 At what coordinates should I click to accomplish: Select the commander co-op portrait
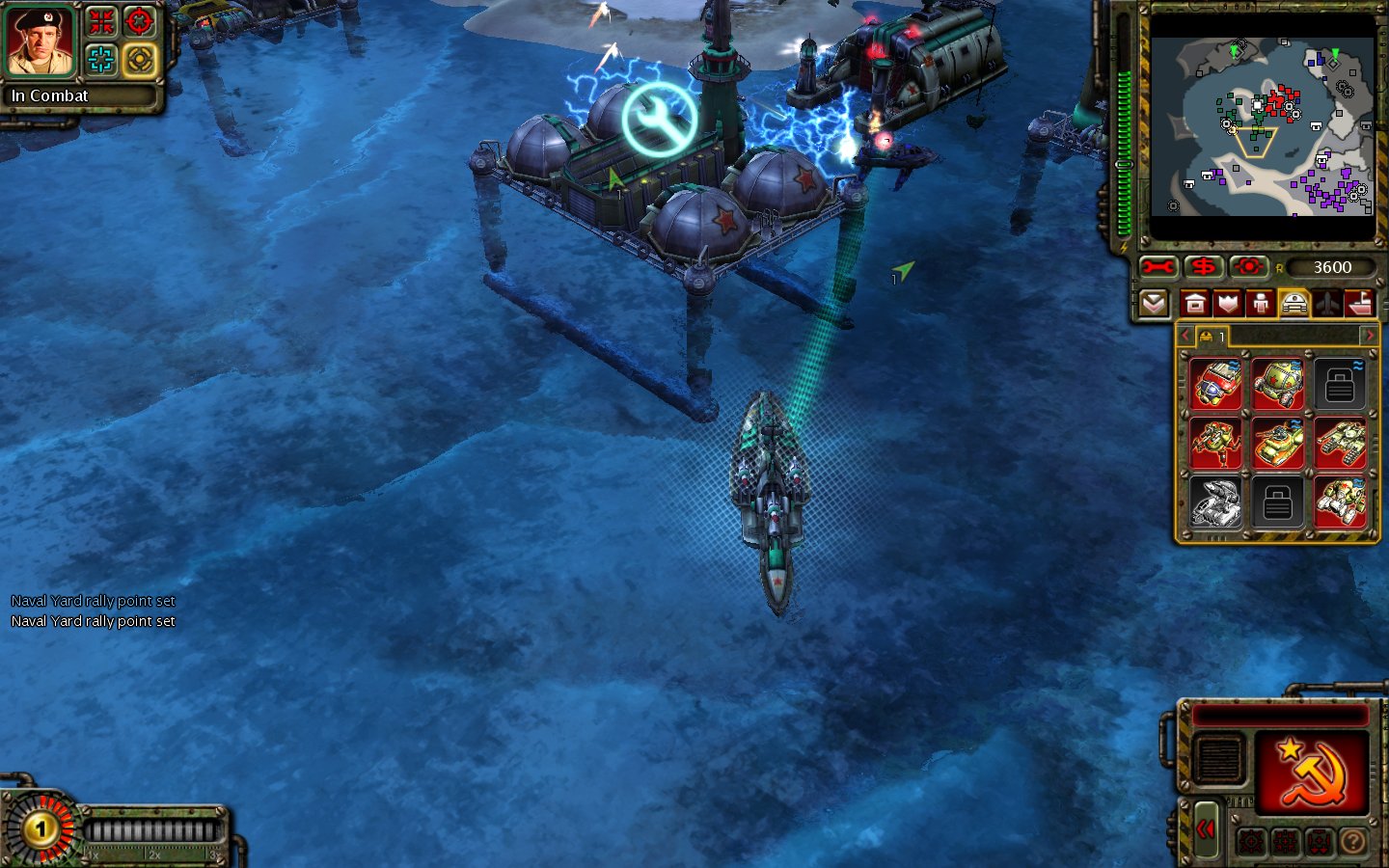41,41
